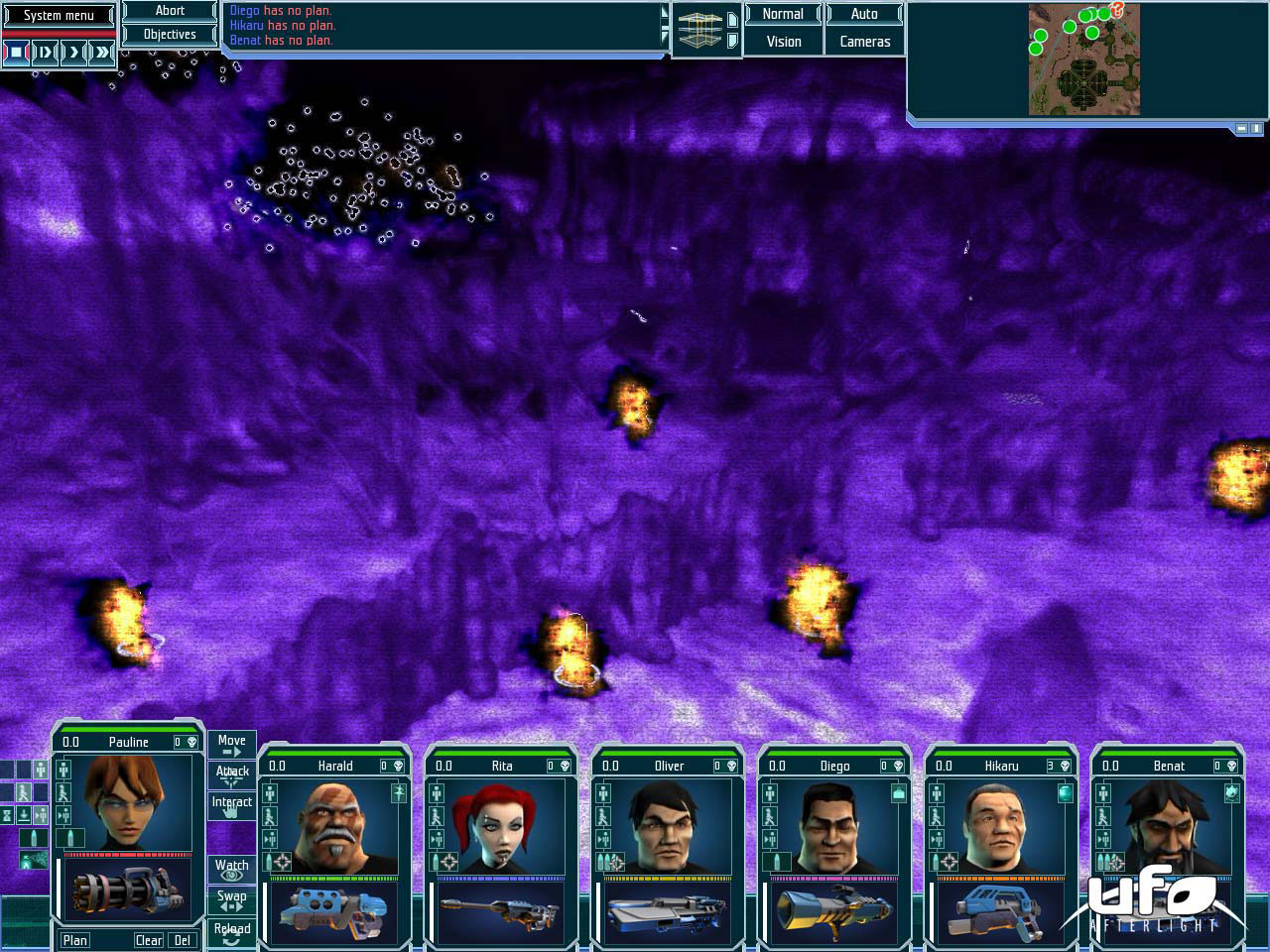Viewport: 1270px width, 952px height.
Task: Enable Auto camera mode
Action: [x=864, y=14]
